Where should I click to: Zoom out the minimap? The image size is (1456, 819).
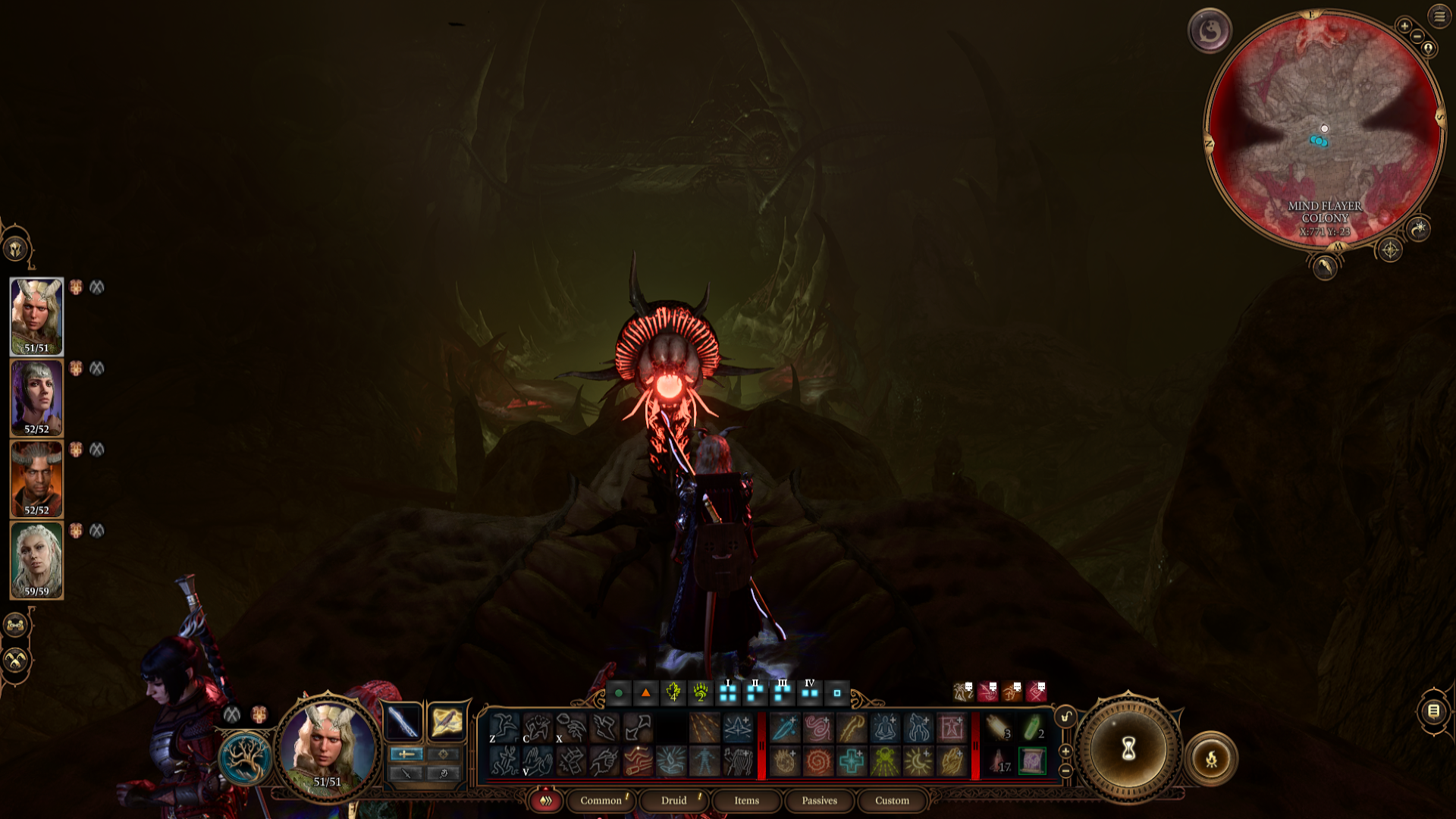pyautogui.click(x=1417, y=37)
